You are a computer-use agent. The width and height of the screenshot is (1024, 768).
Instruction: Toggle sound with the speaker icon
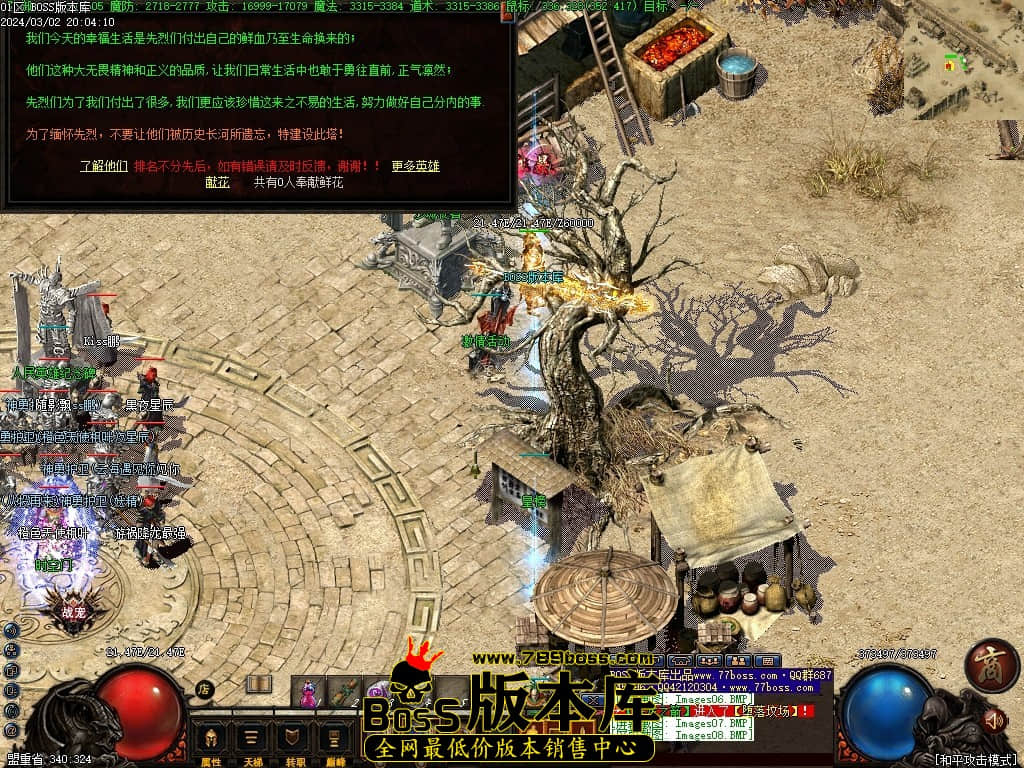click(x=993, y=720)
